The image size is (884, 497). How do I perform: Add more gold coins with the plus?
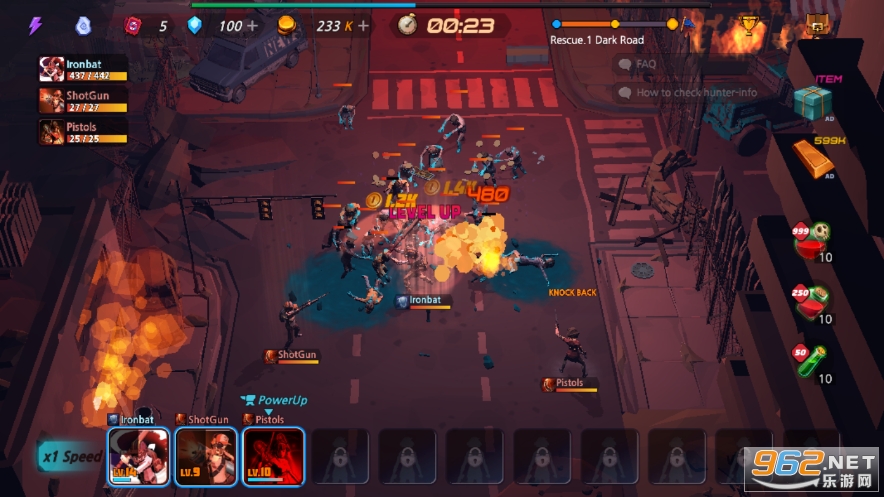click(x=362, y=25)
